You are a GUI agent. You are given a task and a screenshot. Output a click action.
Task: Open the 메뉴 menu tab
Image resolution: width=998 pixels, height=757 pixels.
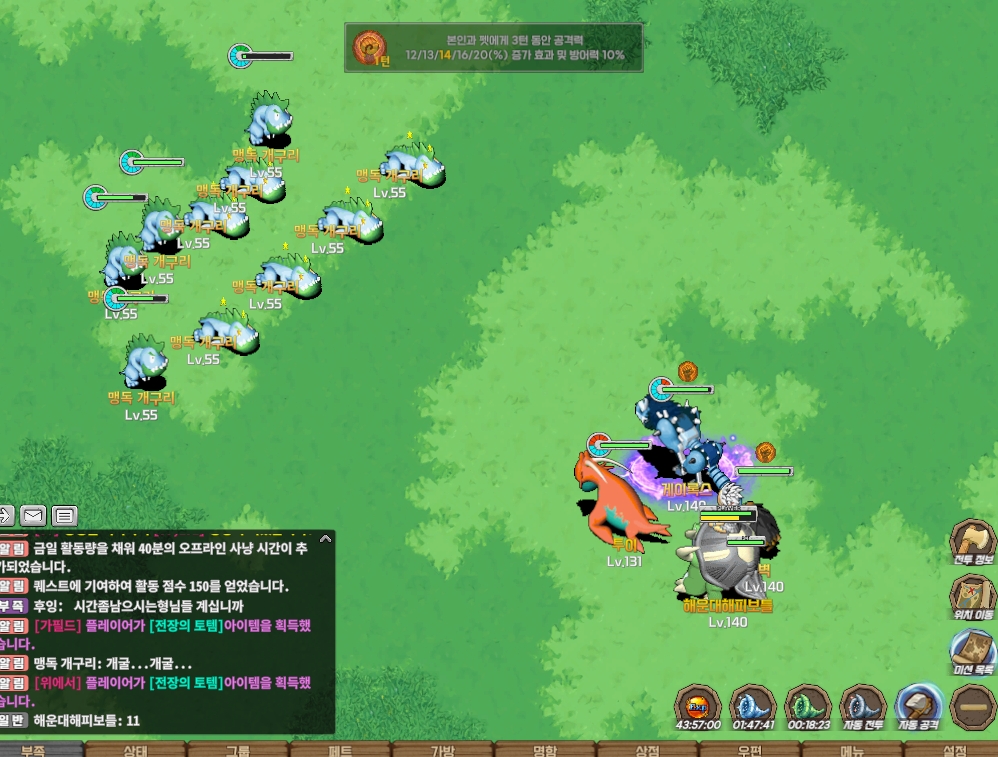coord(852,750)
